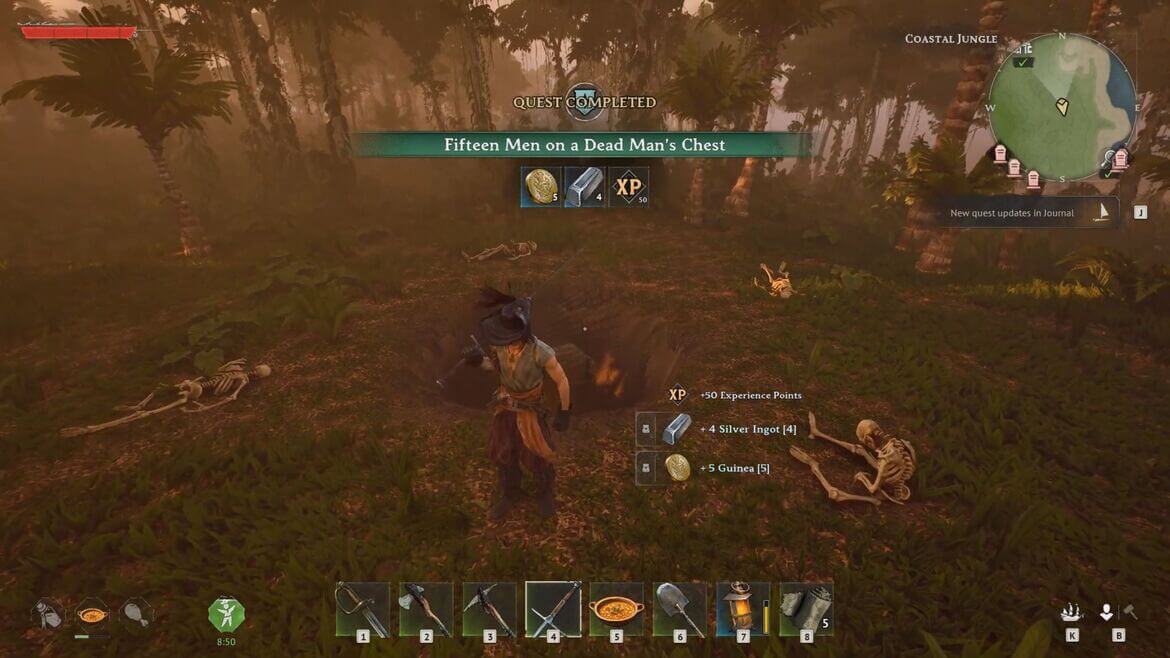Open the ship menu icon
The width and height of the screenshot is (1170, 658).
click(x=1072, y=612)
